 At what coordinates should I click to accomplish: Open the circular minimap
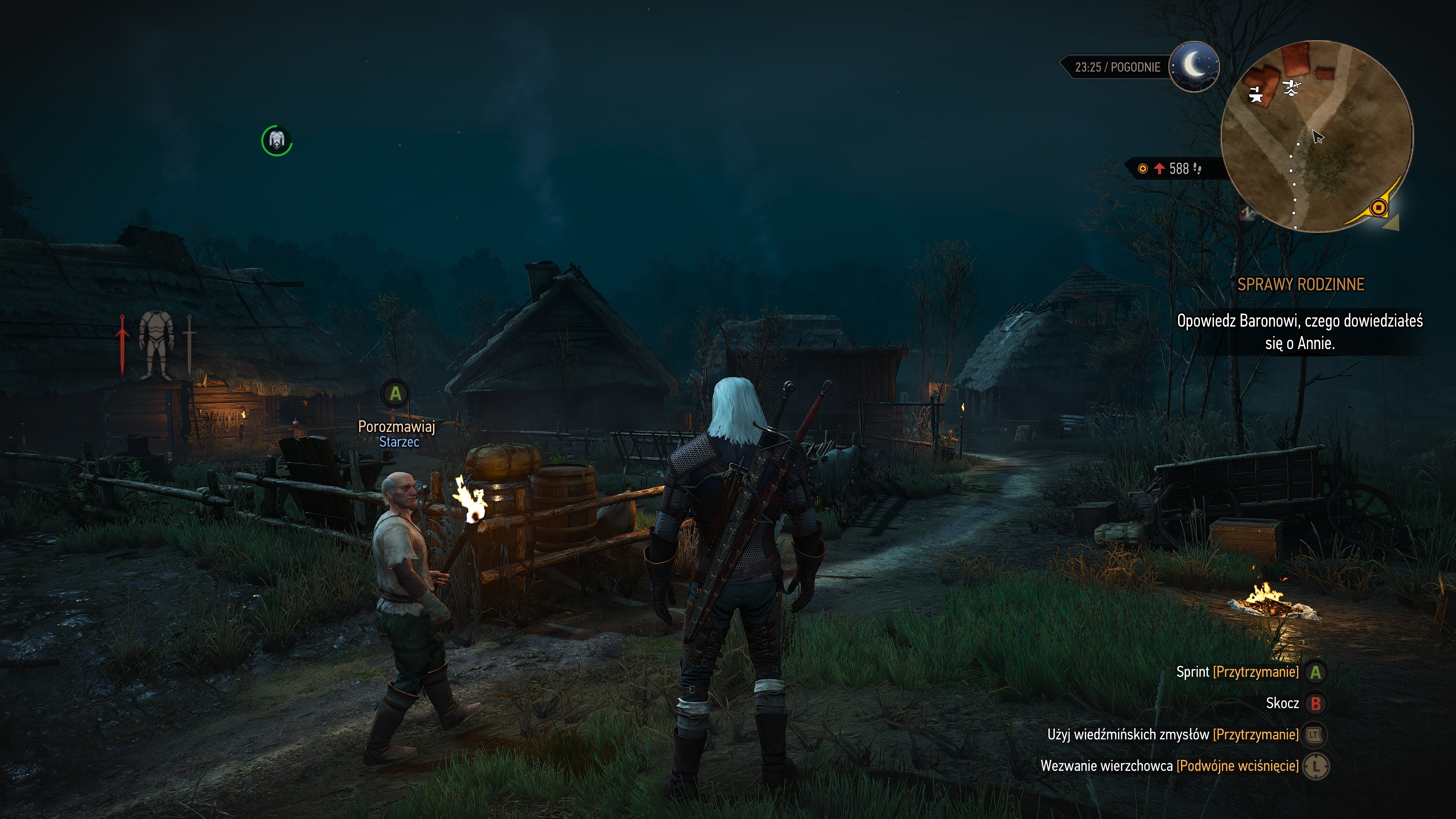click(1316, 136)
